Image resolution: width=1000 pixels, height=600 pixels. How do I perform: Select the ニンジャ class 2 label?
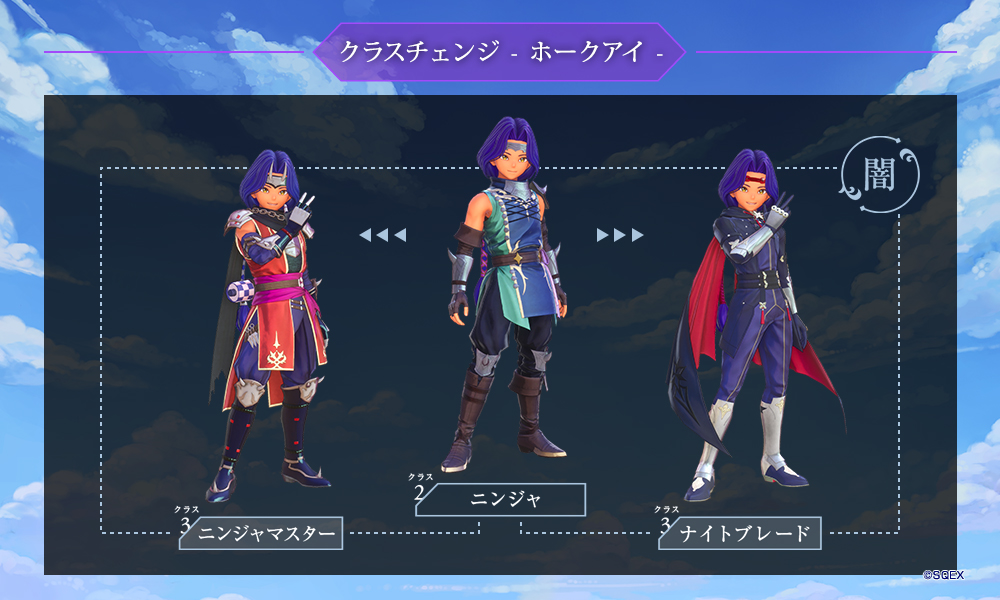[x=505, y=499]
